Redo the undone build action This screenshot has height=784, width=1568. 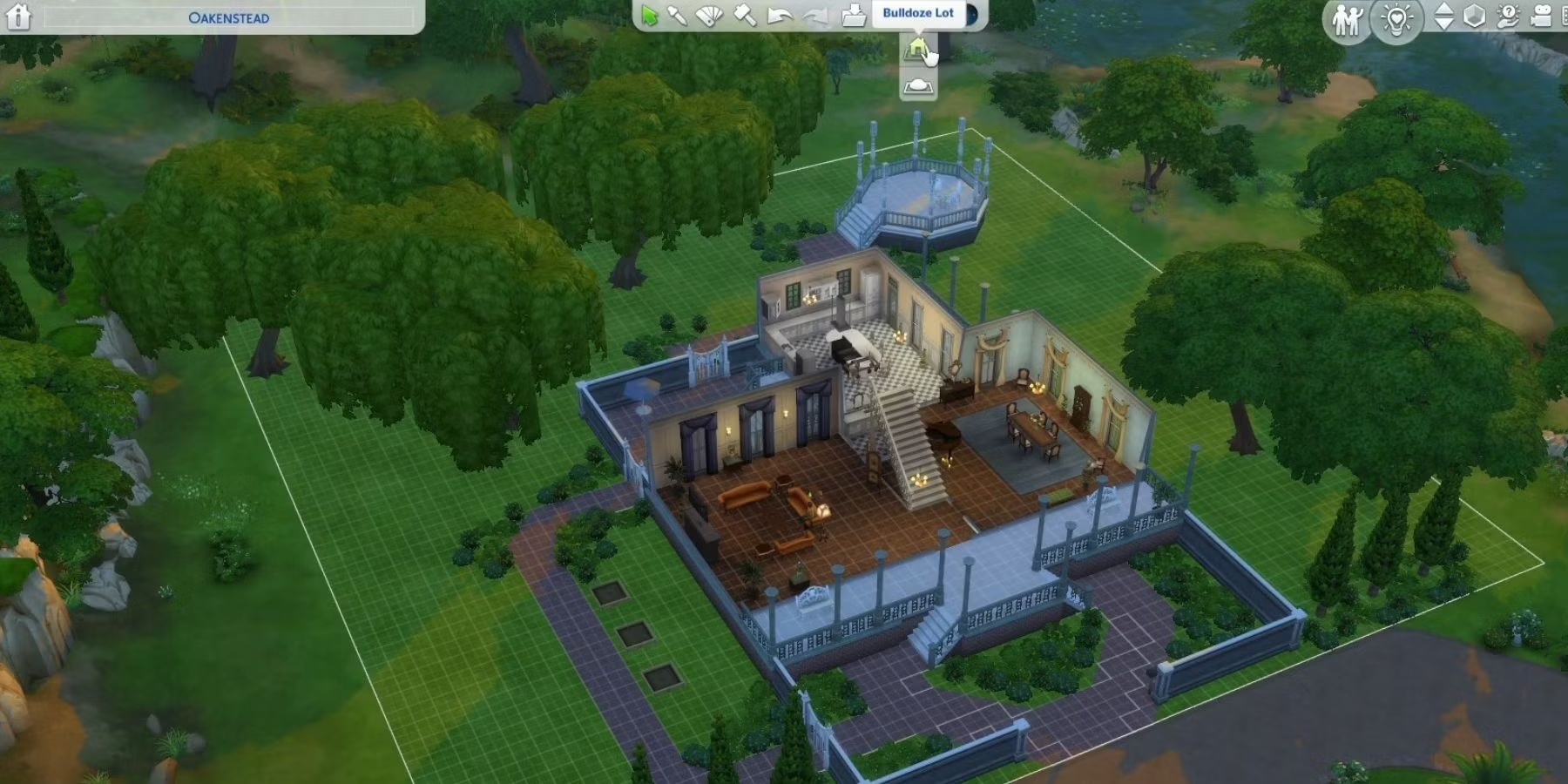(814, 15)
